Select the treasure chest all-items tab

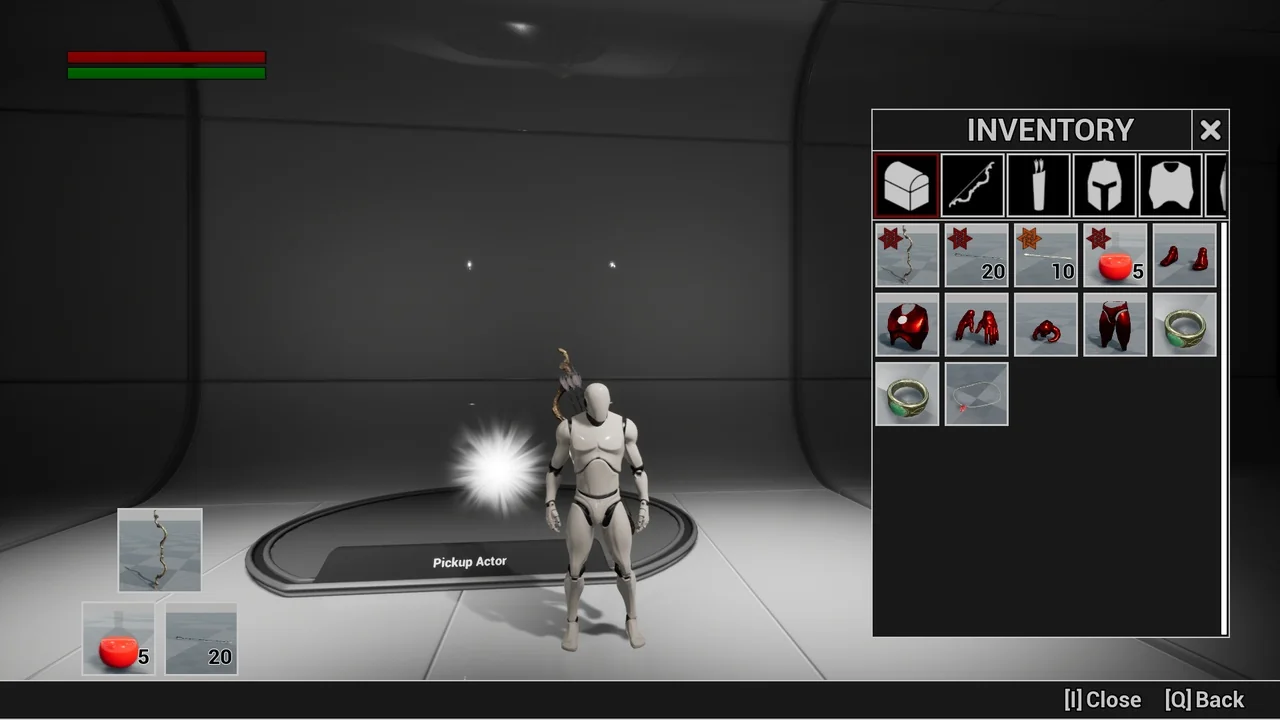pos(906,185)
